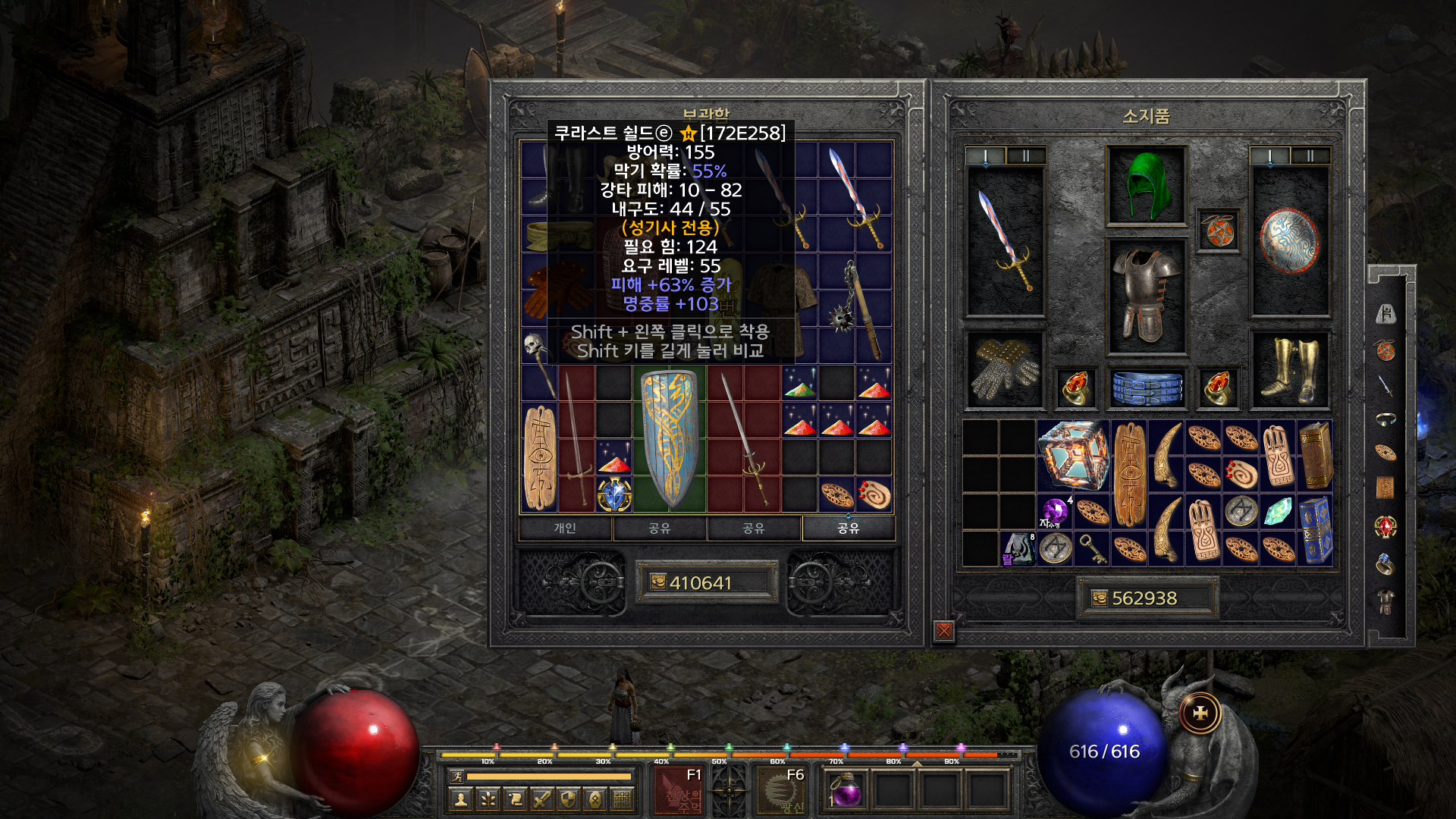
Task: Pick the blue-gold Kurast shield in stash
Action: (x=669, y=438)
